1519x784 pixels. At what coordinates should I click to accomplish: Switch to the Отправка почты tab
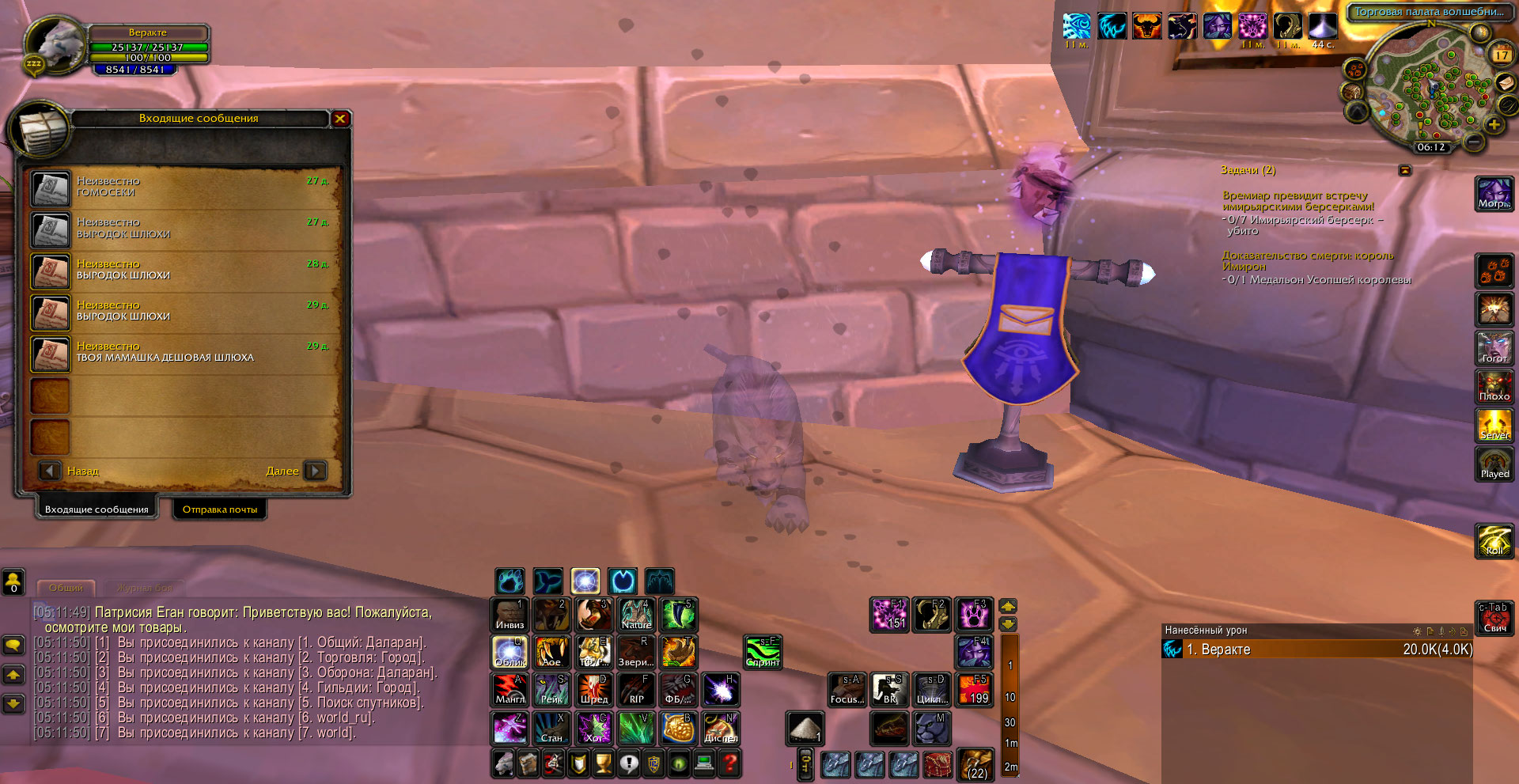tap(220, 509)
